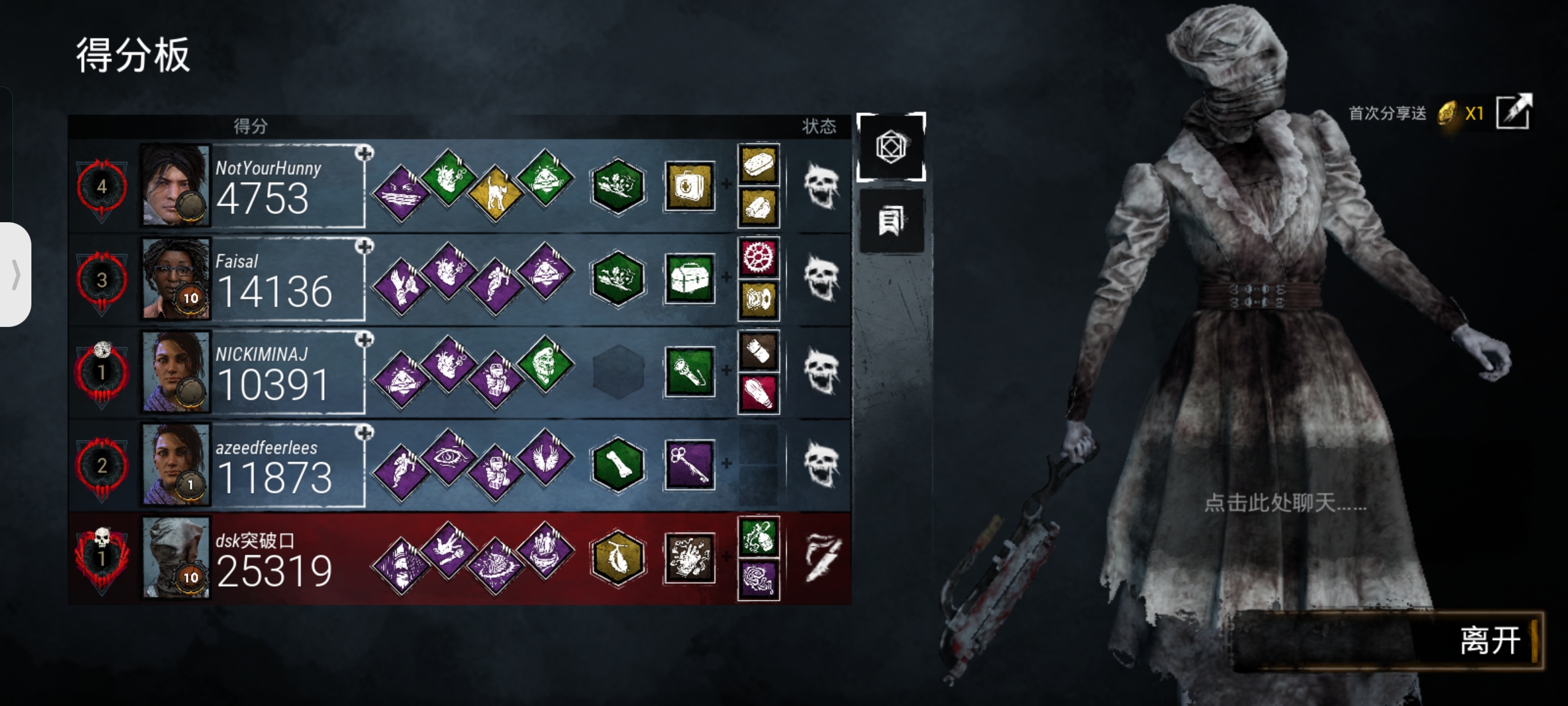1568x706 pixels.
Task: Open the share button with arrow icon
Action: click(1513, 112)
